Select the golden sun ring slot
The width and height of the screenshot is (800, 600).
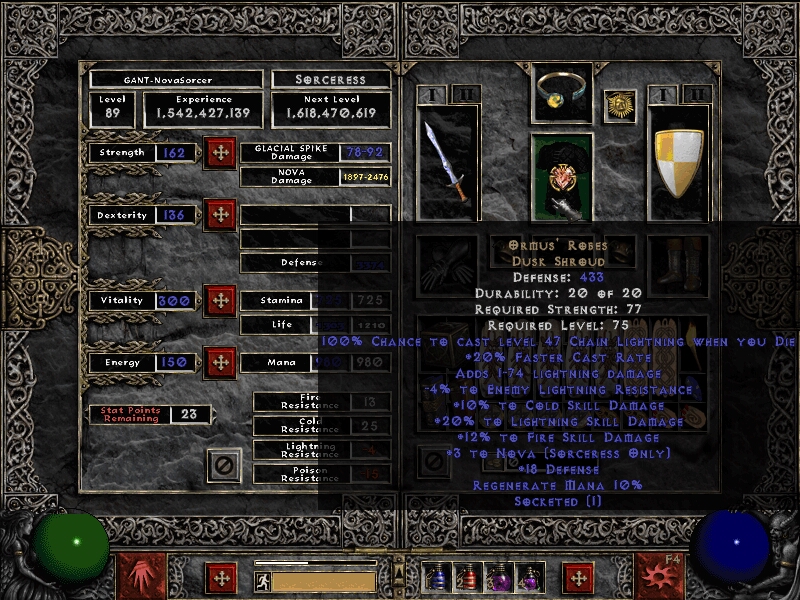[x=620, y=104]
